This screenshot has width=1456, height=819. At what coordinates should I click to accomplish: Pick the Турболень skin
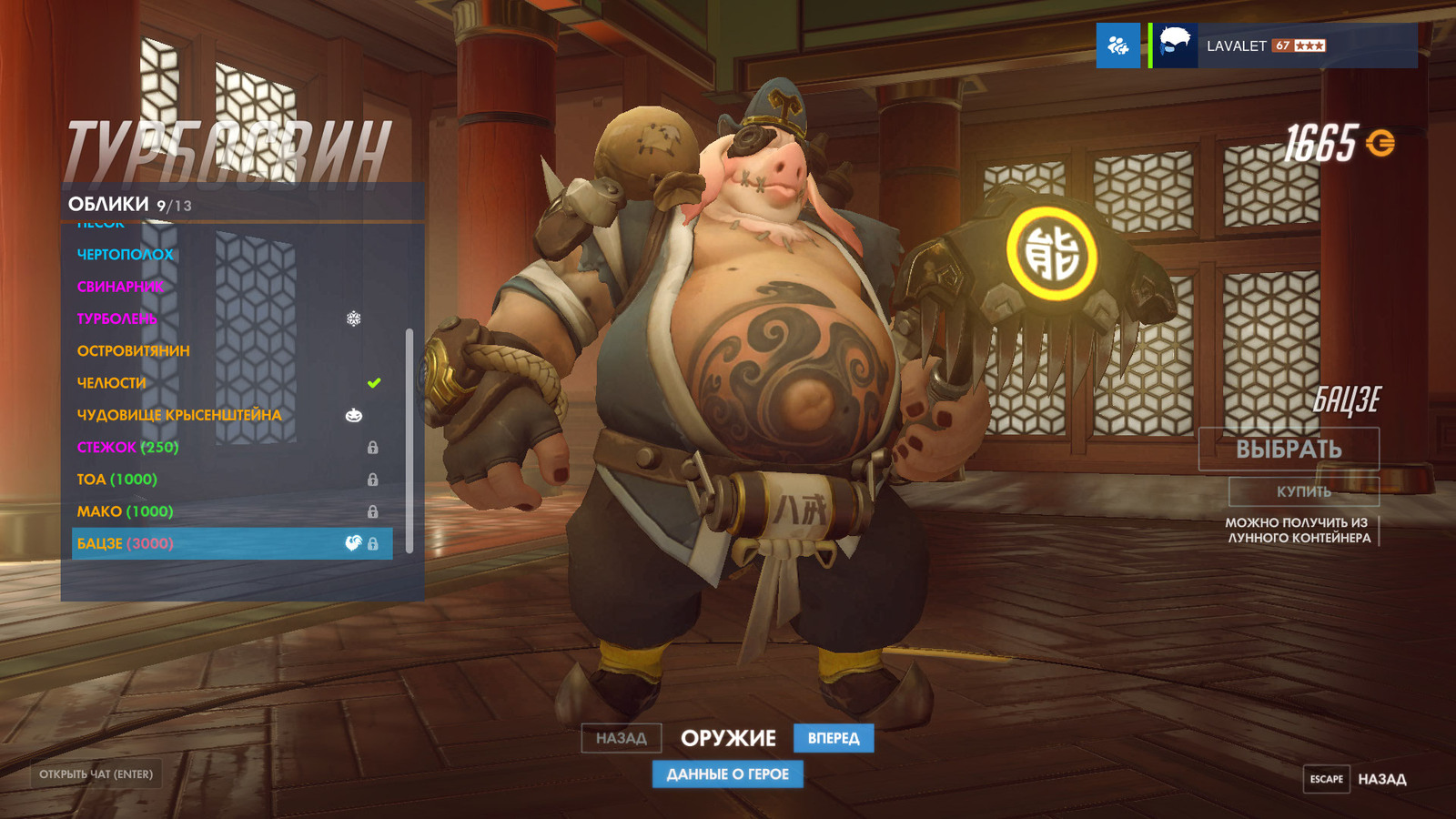click(x=117, y=318)
